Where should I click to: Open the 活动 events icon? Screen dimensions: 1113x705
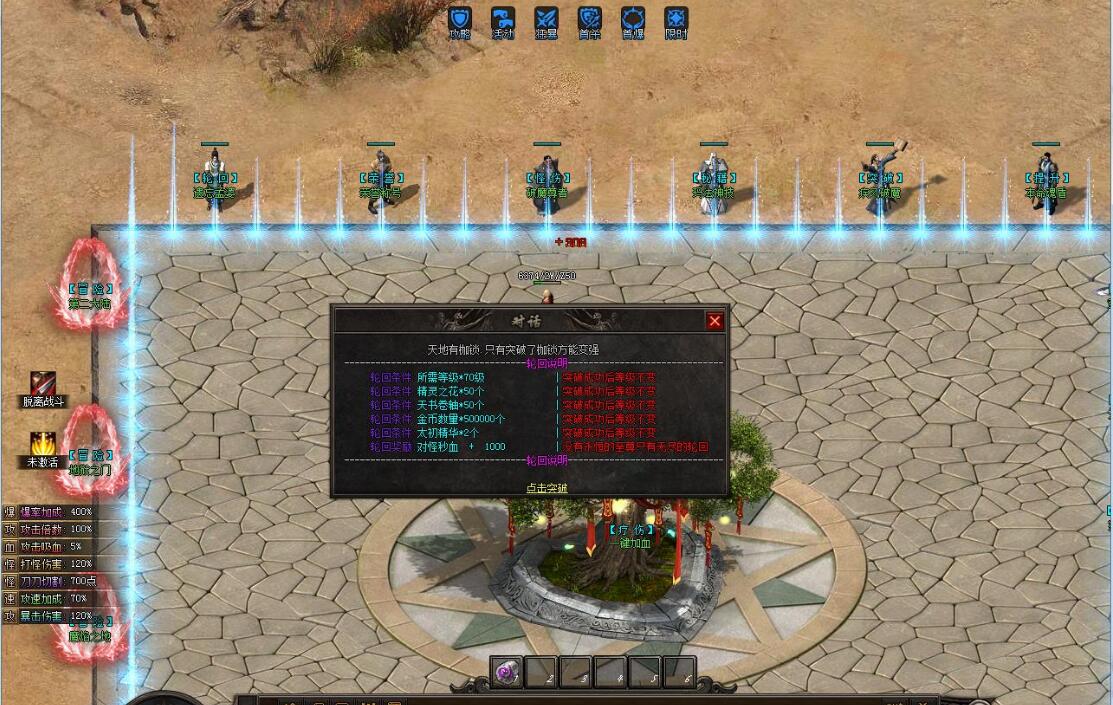(x=503, y=20)
